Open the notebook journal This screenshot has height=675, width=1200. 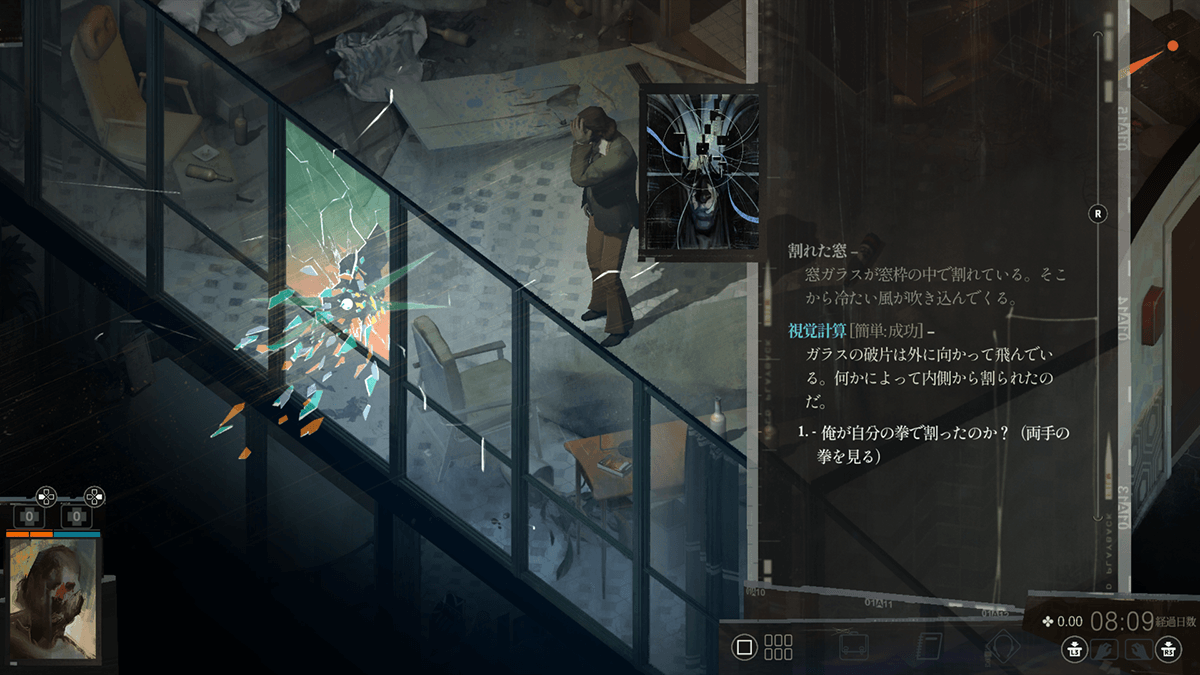pos(929,646)
